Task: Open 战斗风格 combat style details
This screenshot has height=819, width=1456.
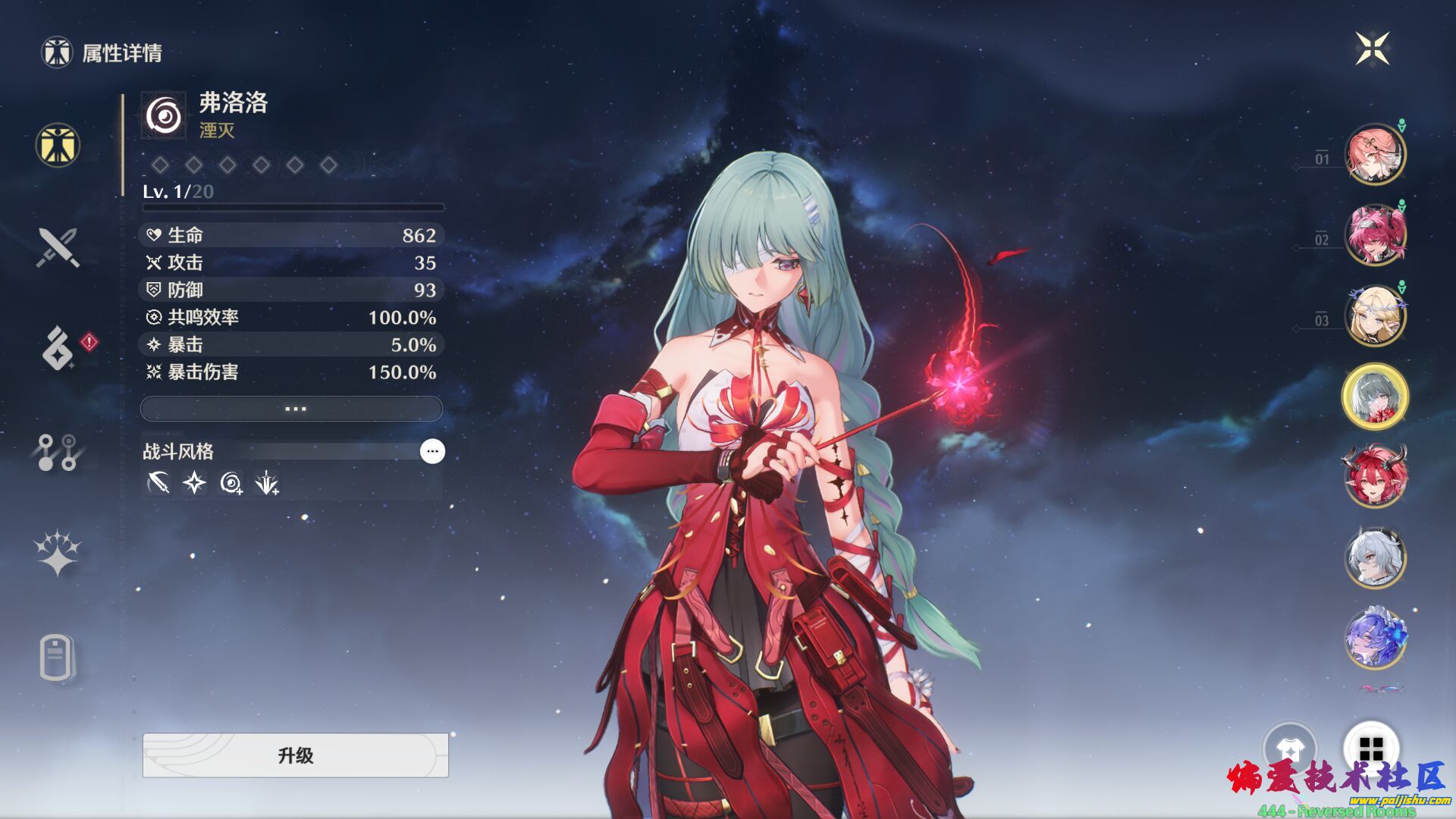Action: (x=432, y=451)
